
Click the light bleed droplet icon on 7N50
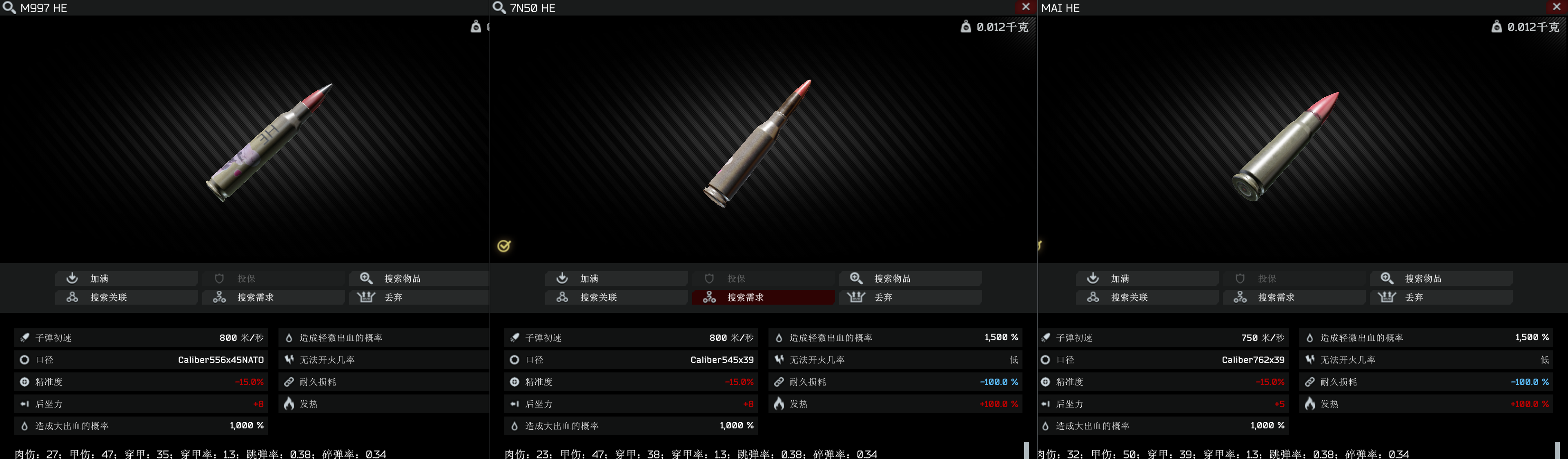point(779,337)
